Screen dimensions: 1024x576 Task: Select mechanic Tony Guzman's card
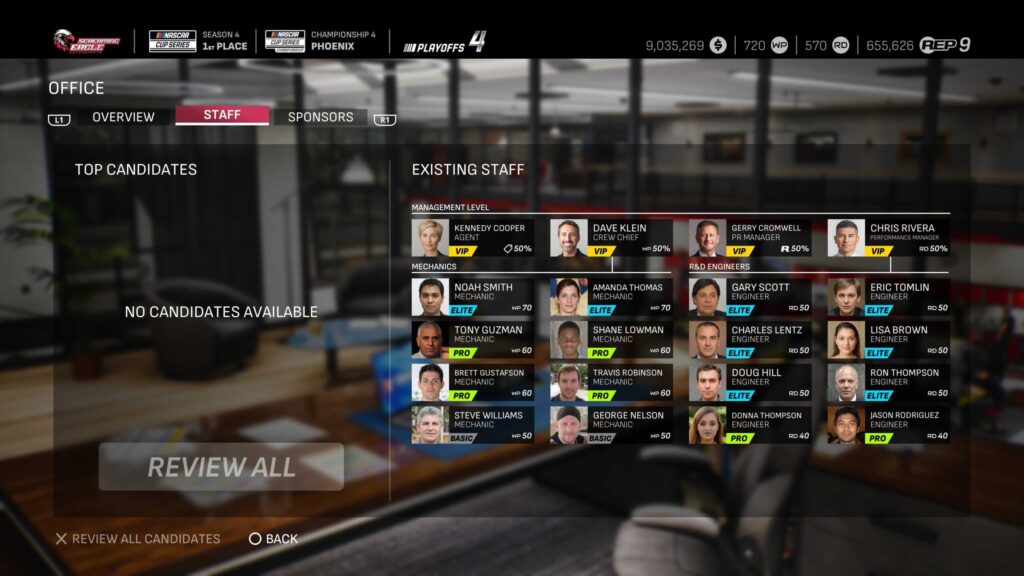(x=472, y=340)
